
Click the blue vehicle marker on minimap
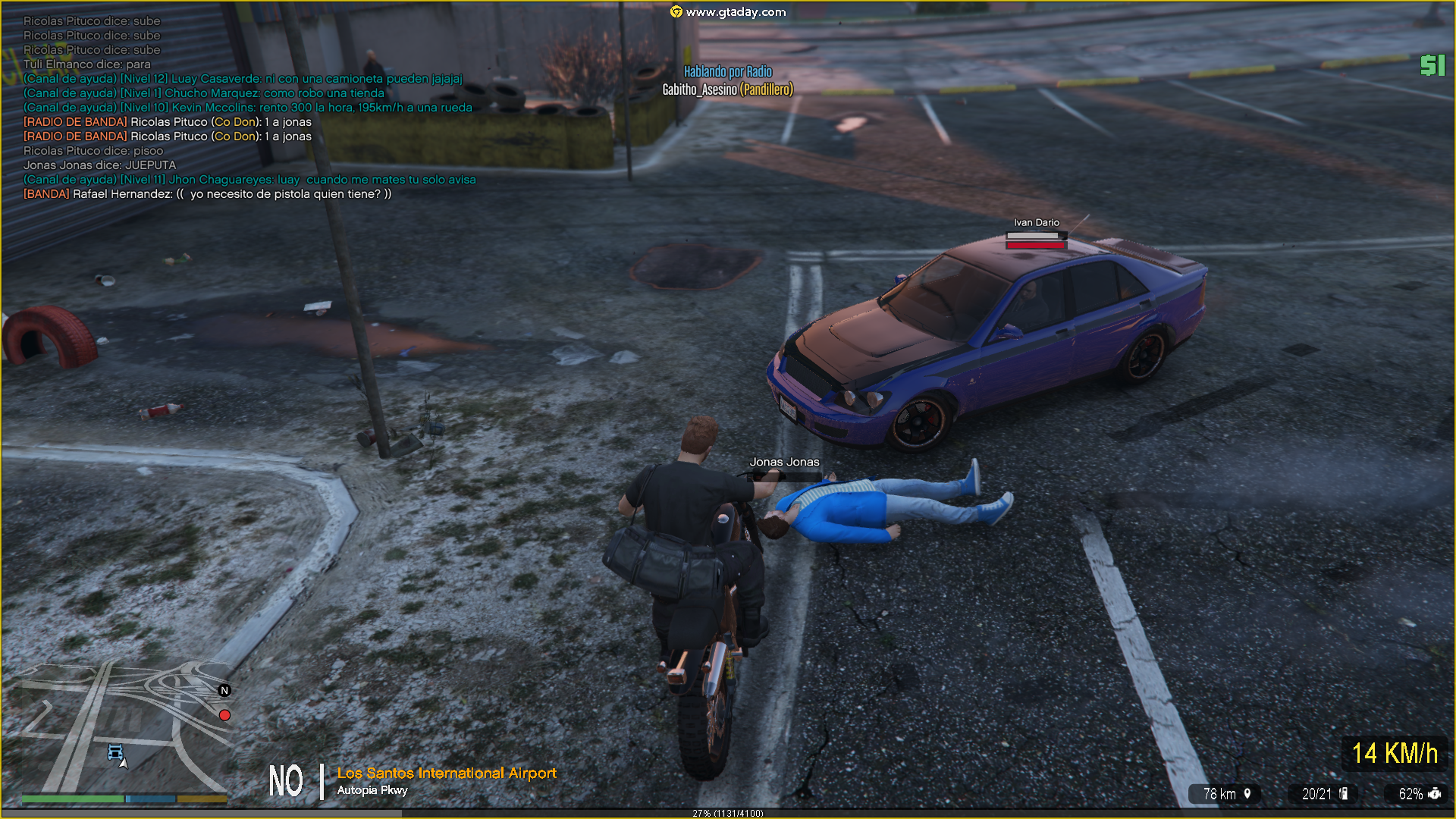pos(115,752)
